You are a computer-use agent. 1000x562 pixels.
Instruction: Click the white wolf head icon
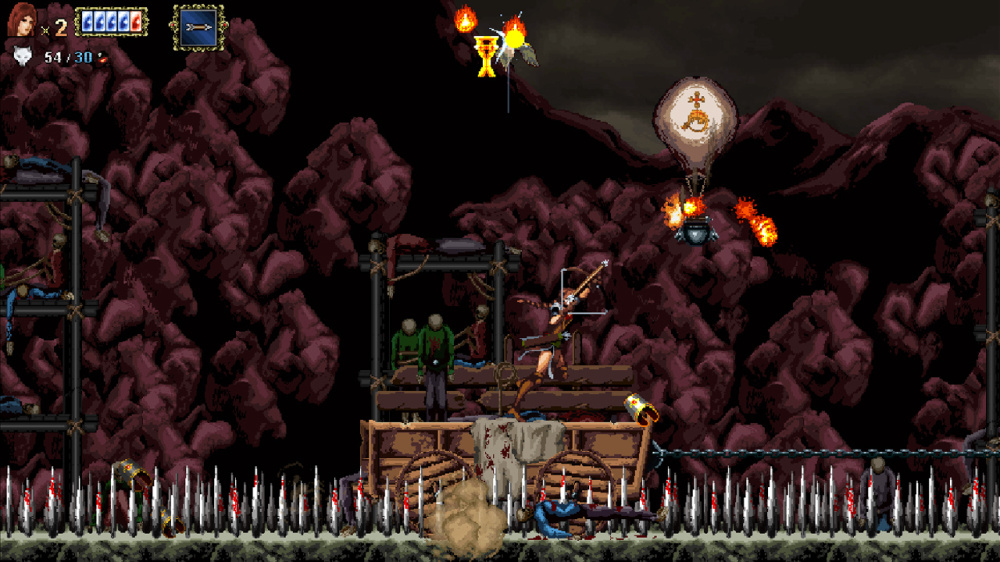(x=21, y=57)
